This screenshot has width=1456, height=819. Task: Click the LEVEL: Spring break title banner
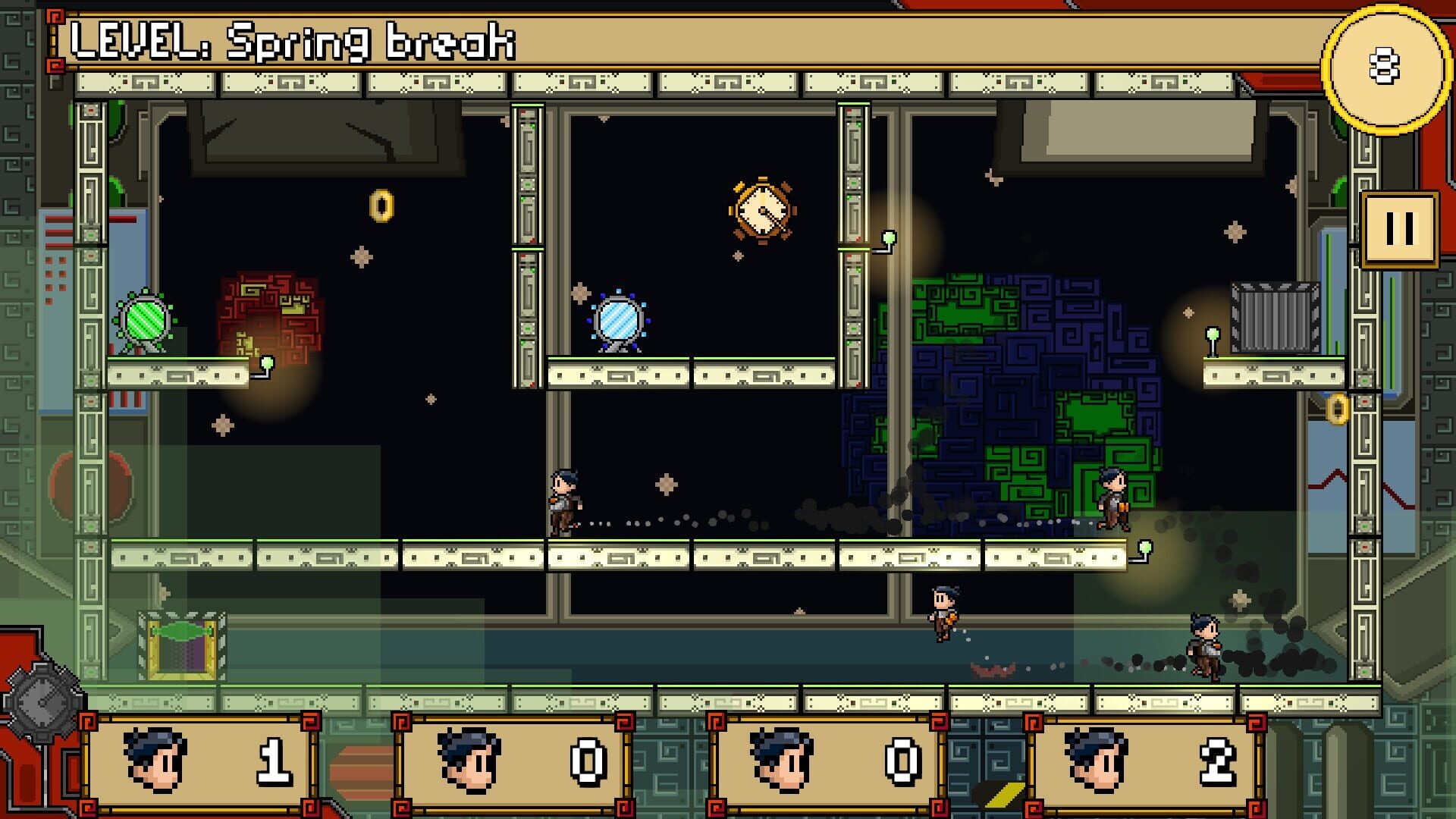tap(296, 42)
